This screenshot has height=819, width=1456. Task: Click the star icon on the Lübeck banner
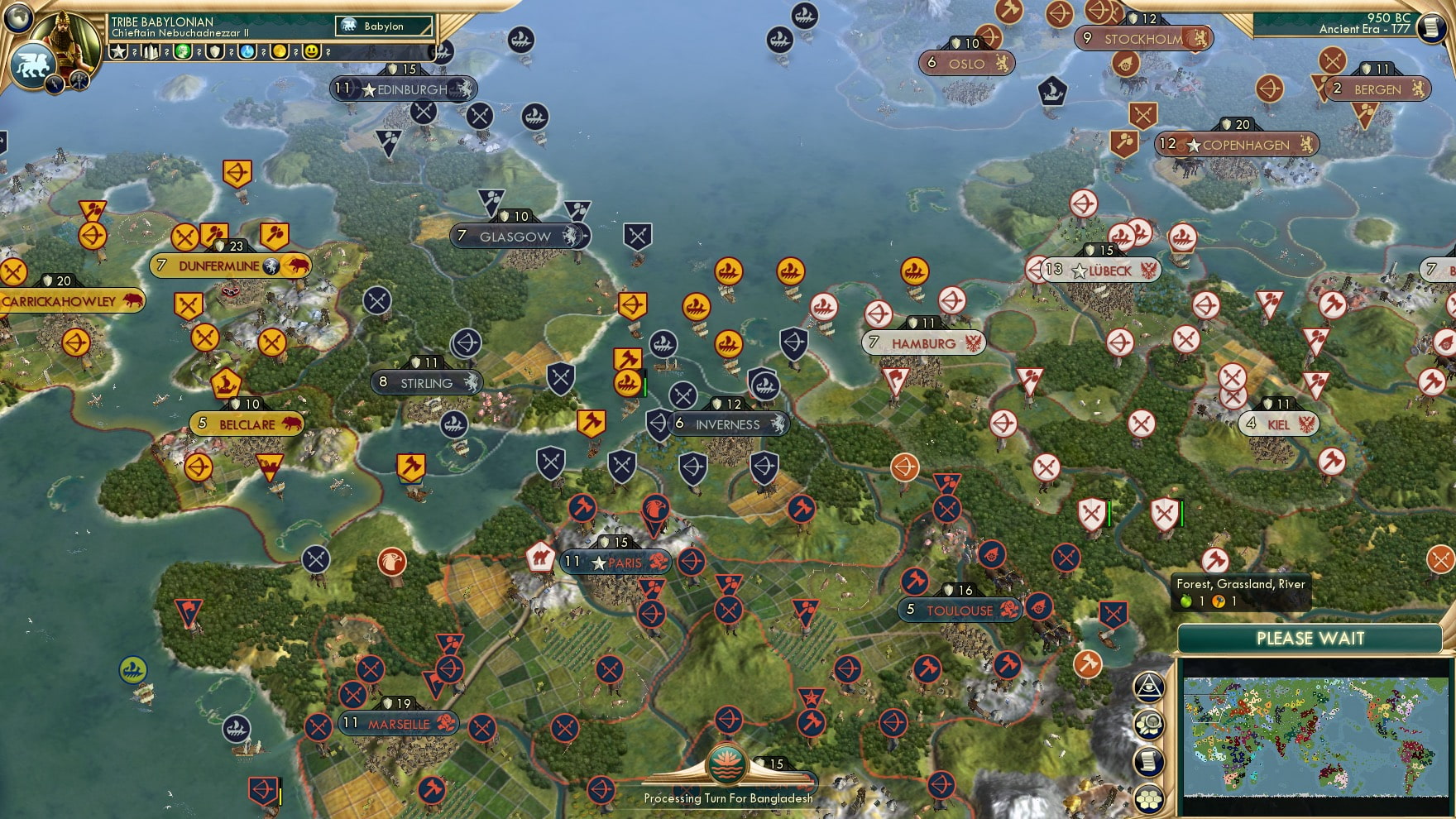(1078, 270)
